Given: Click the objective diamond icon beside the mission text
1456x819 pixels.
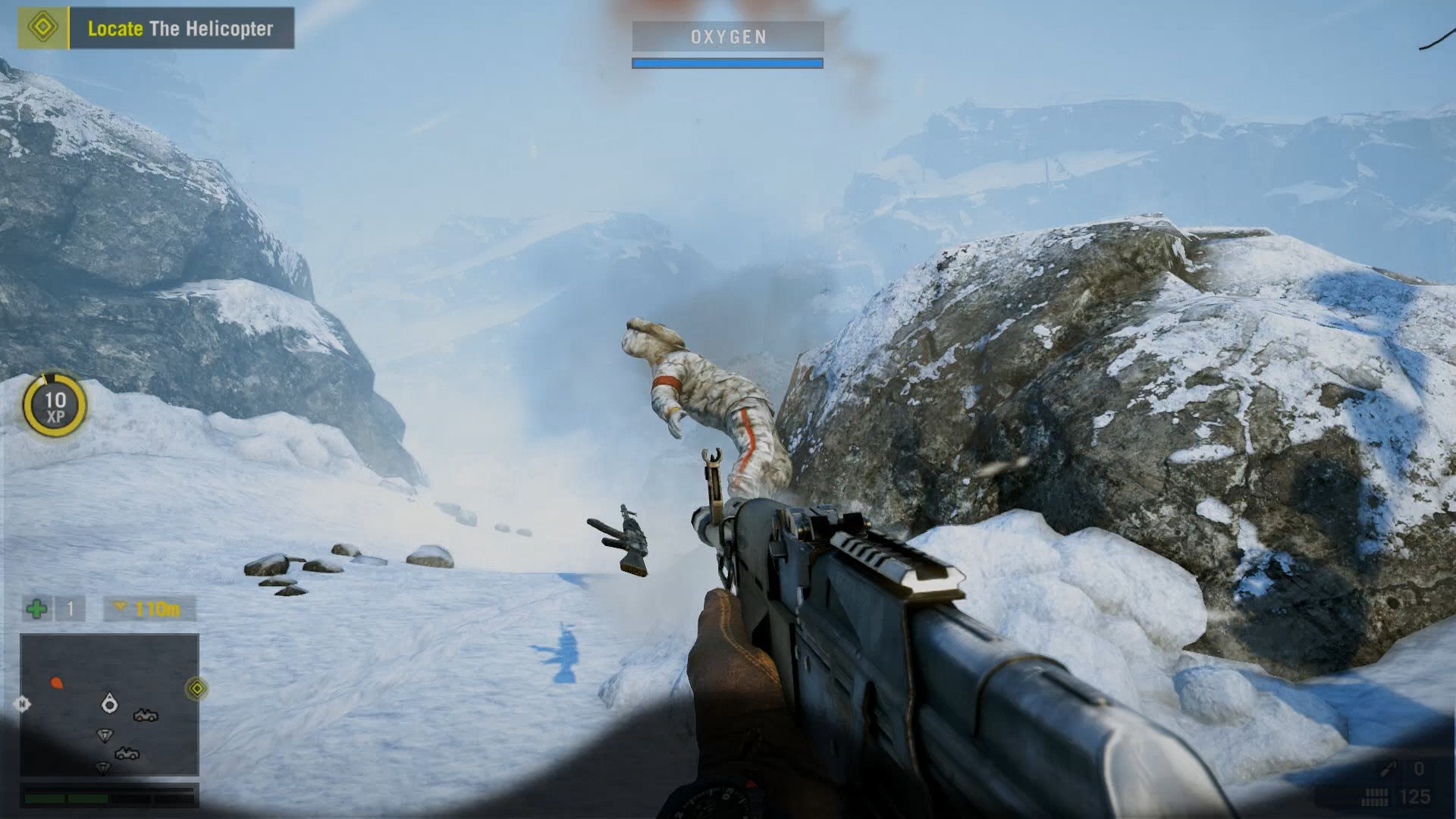Looking at the screenshot, I should point(44,27).
